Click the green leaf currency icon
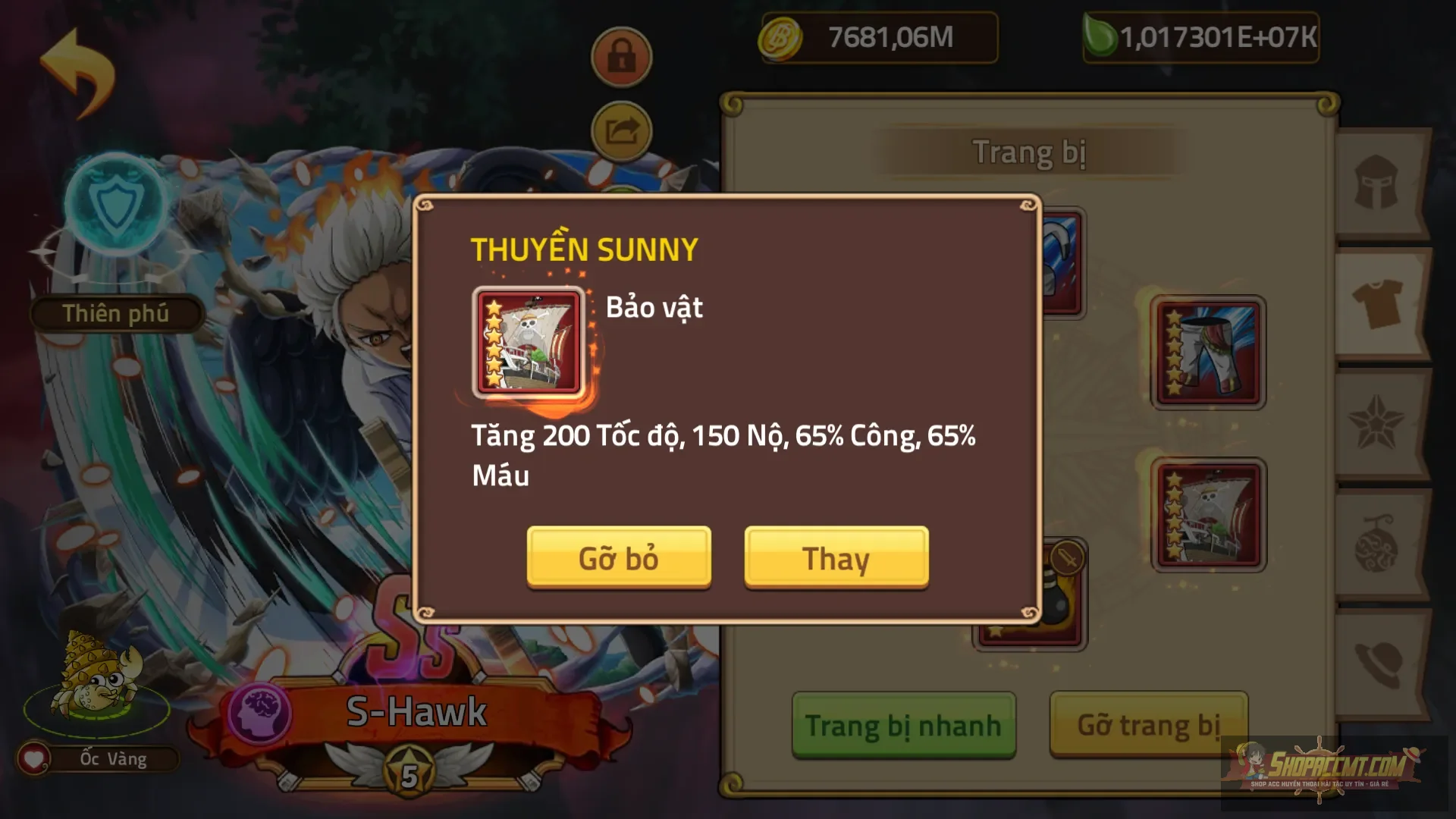The width and height of the screenshot is (1456, 819). (1102, 35)
